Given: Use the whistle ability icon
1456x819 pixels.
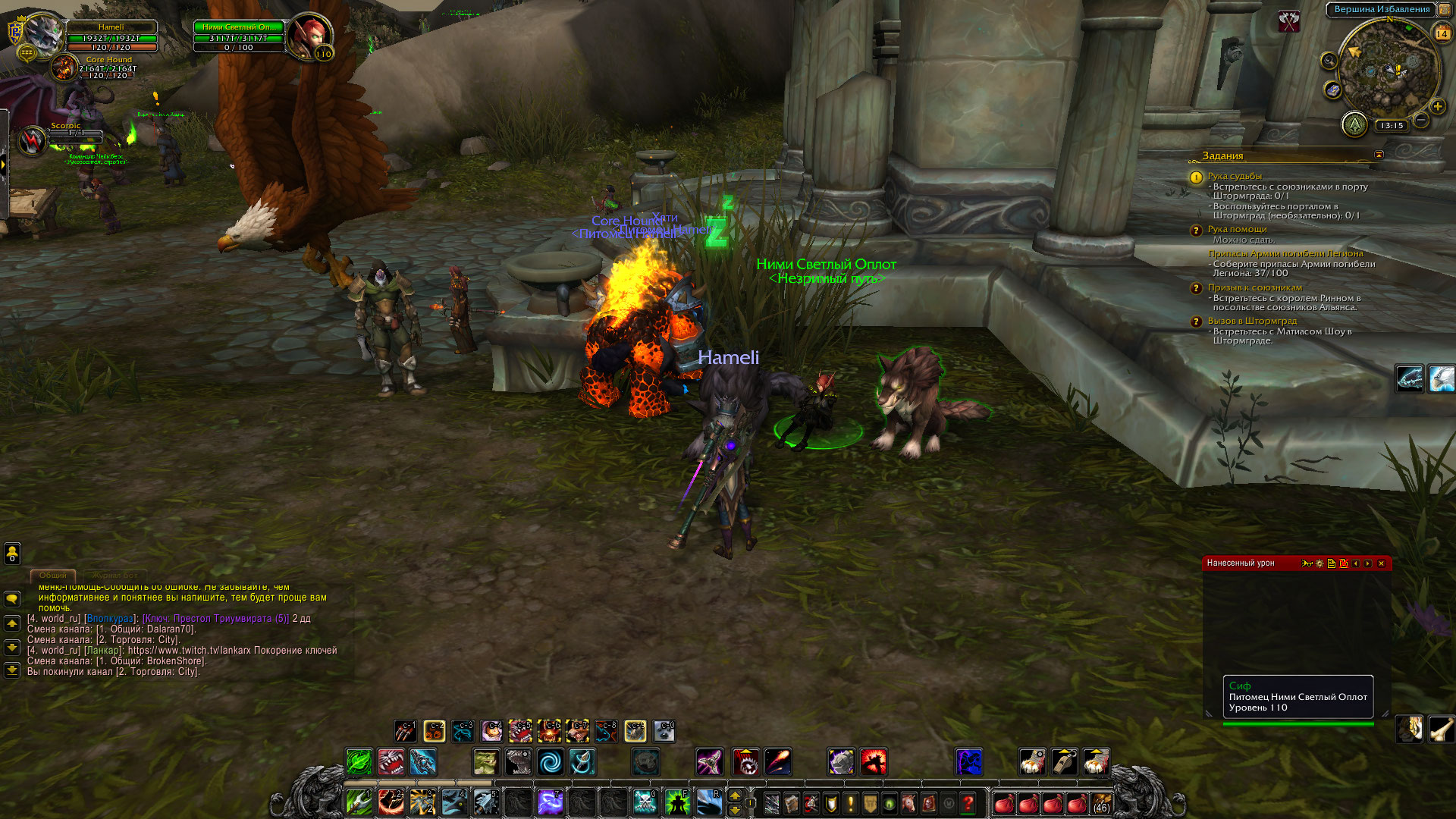Looking at the screenshot, I should pos(1064,761).
